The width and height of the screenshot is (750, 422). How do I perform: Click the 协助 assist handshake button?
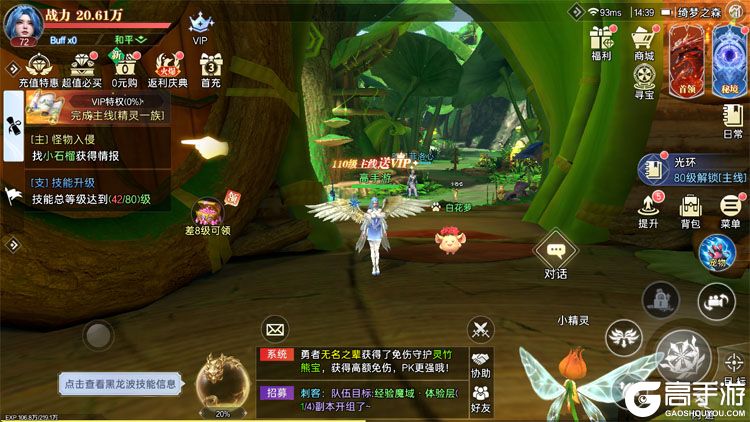pyautogui.click(x=481, y=364)
